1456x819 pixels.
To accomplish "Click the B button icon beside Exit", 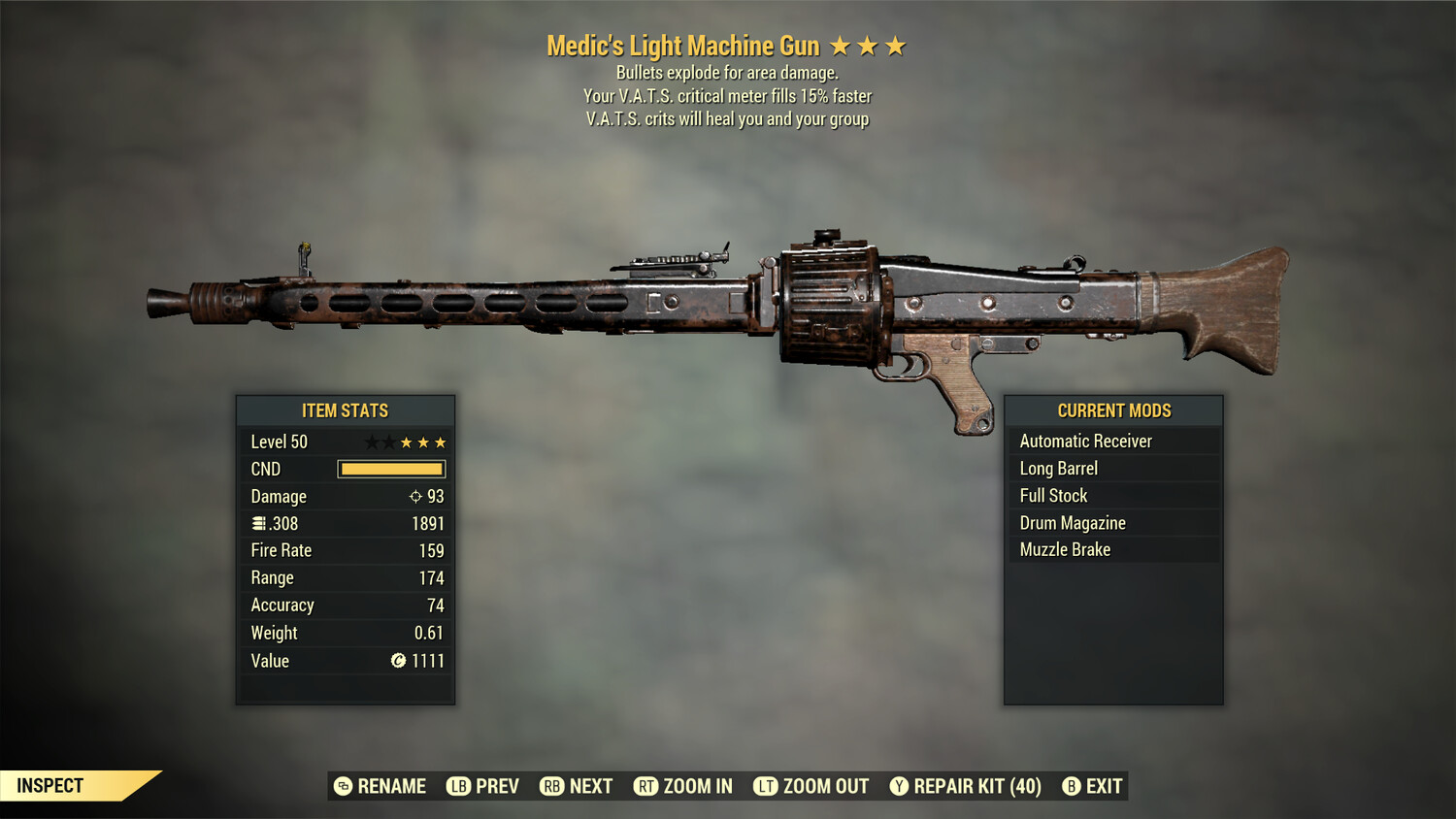I will point(1072,786).
